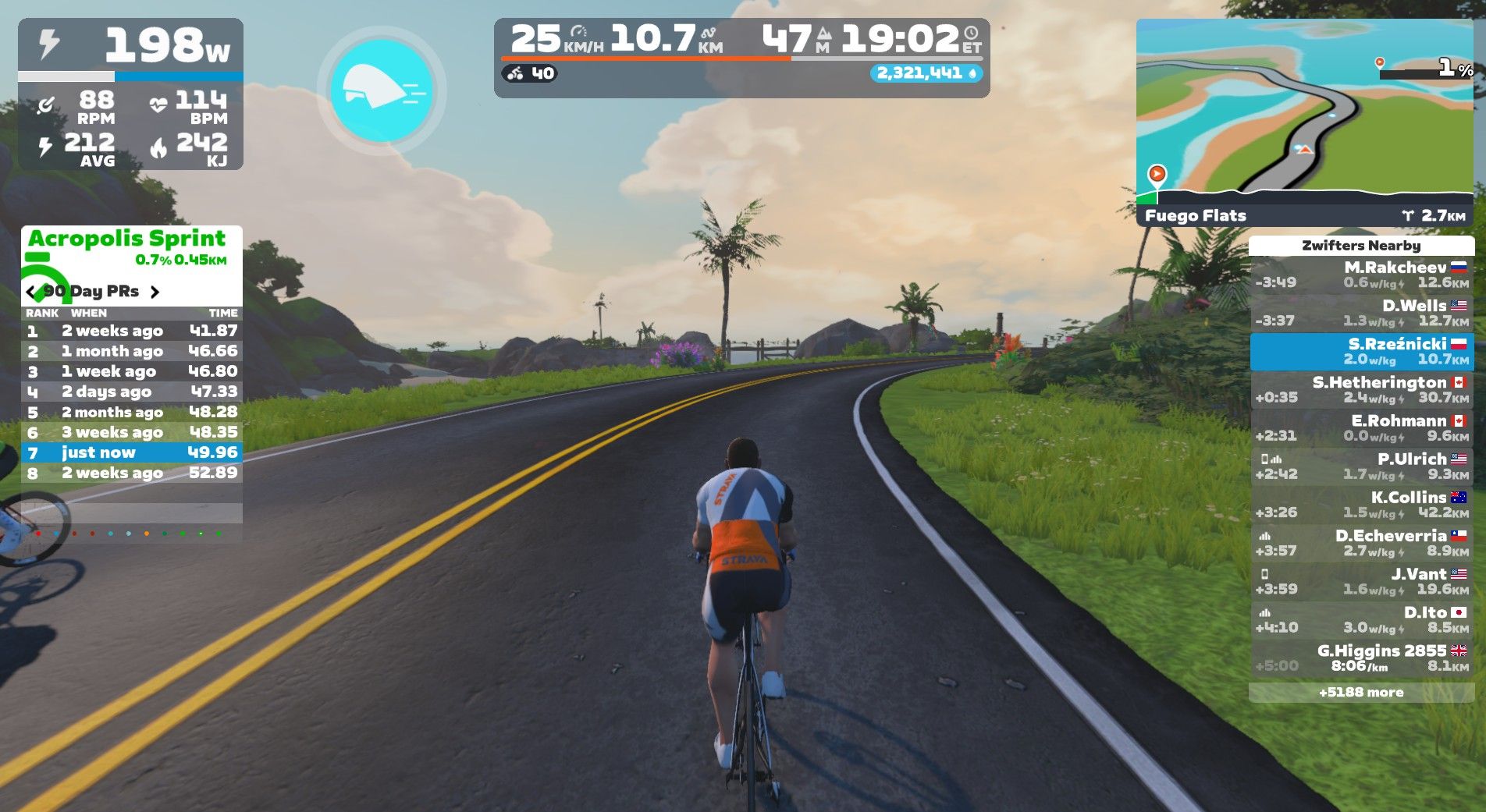
Task: View rider K.Collins
Action: pyautogui.click(x=1361, y=505)
